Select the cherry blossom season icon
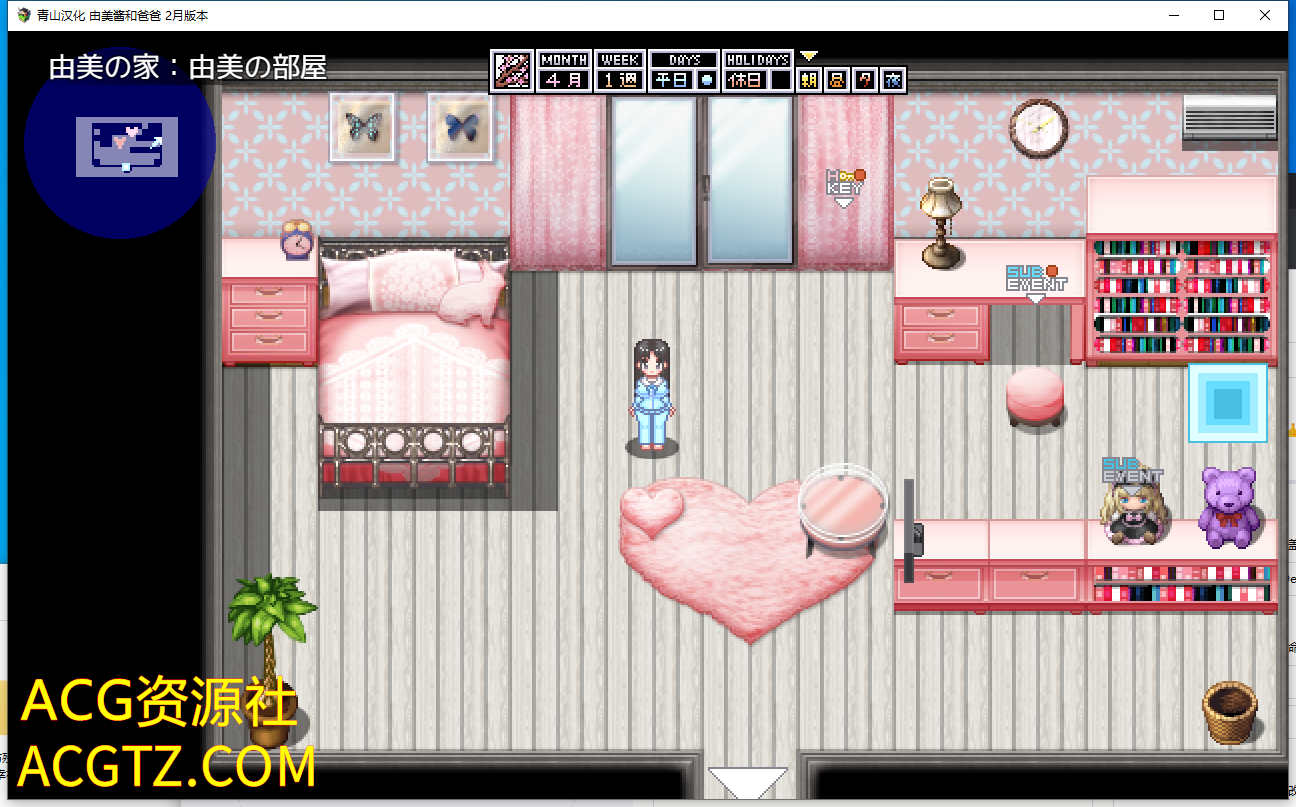The width and height of the screenshot is (1296, 807). 513,72
